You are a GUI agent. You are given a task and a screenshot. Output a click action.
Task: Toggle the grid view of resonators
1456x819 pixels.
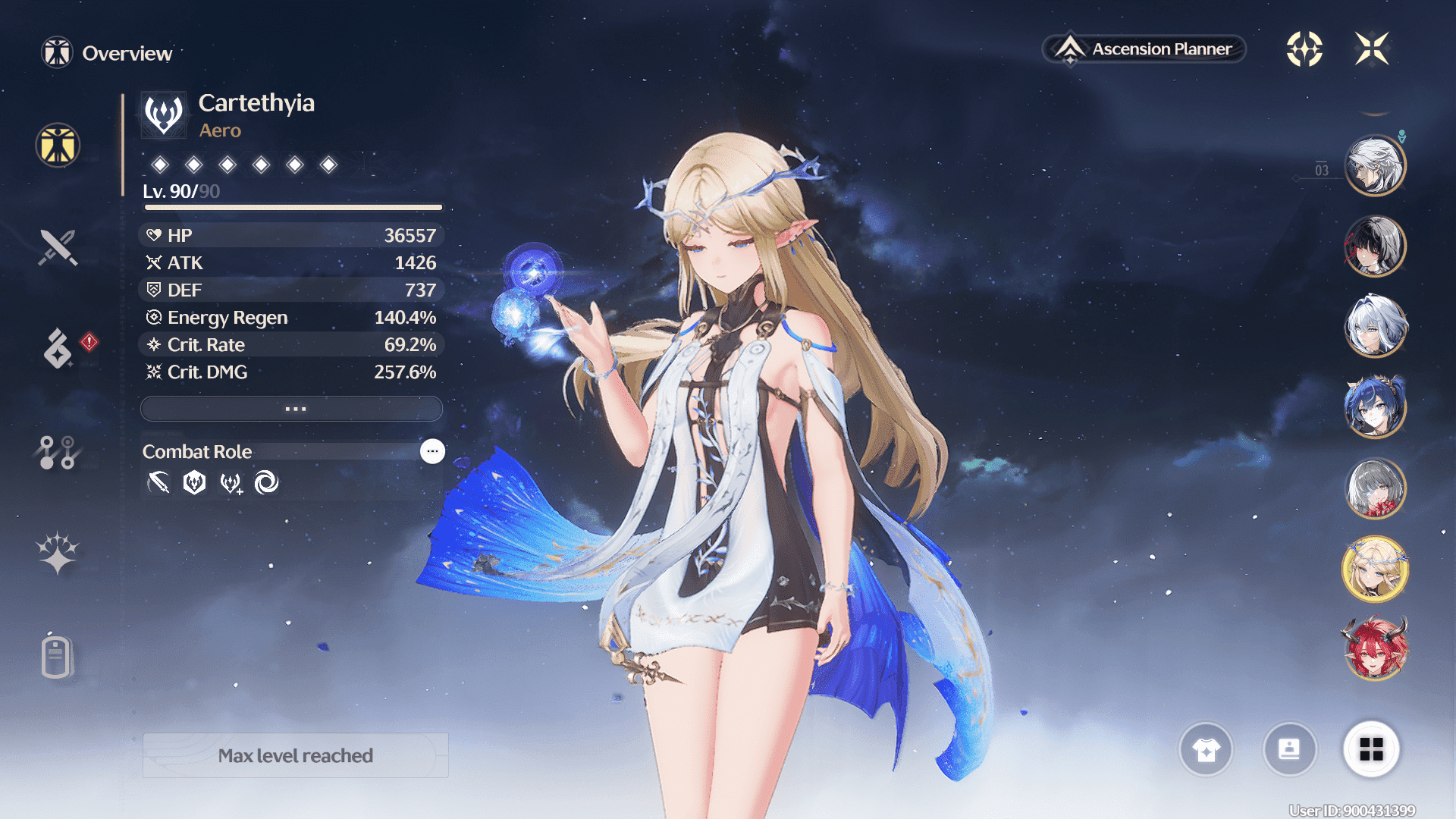(1371, 749)
